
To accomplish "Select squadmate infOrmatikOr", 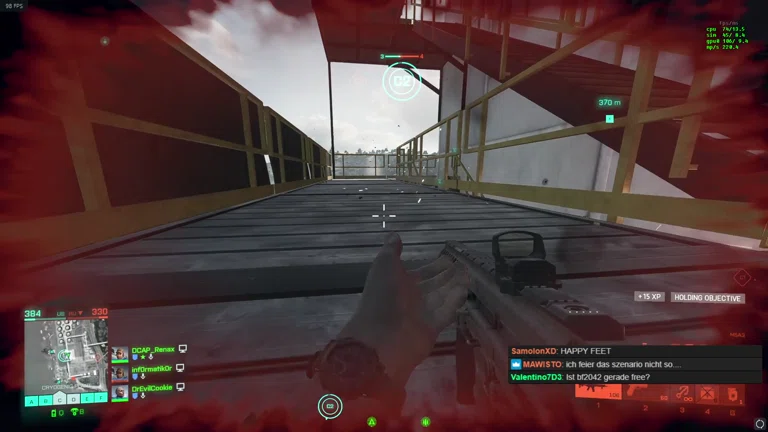I will pos(152,369).
